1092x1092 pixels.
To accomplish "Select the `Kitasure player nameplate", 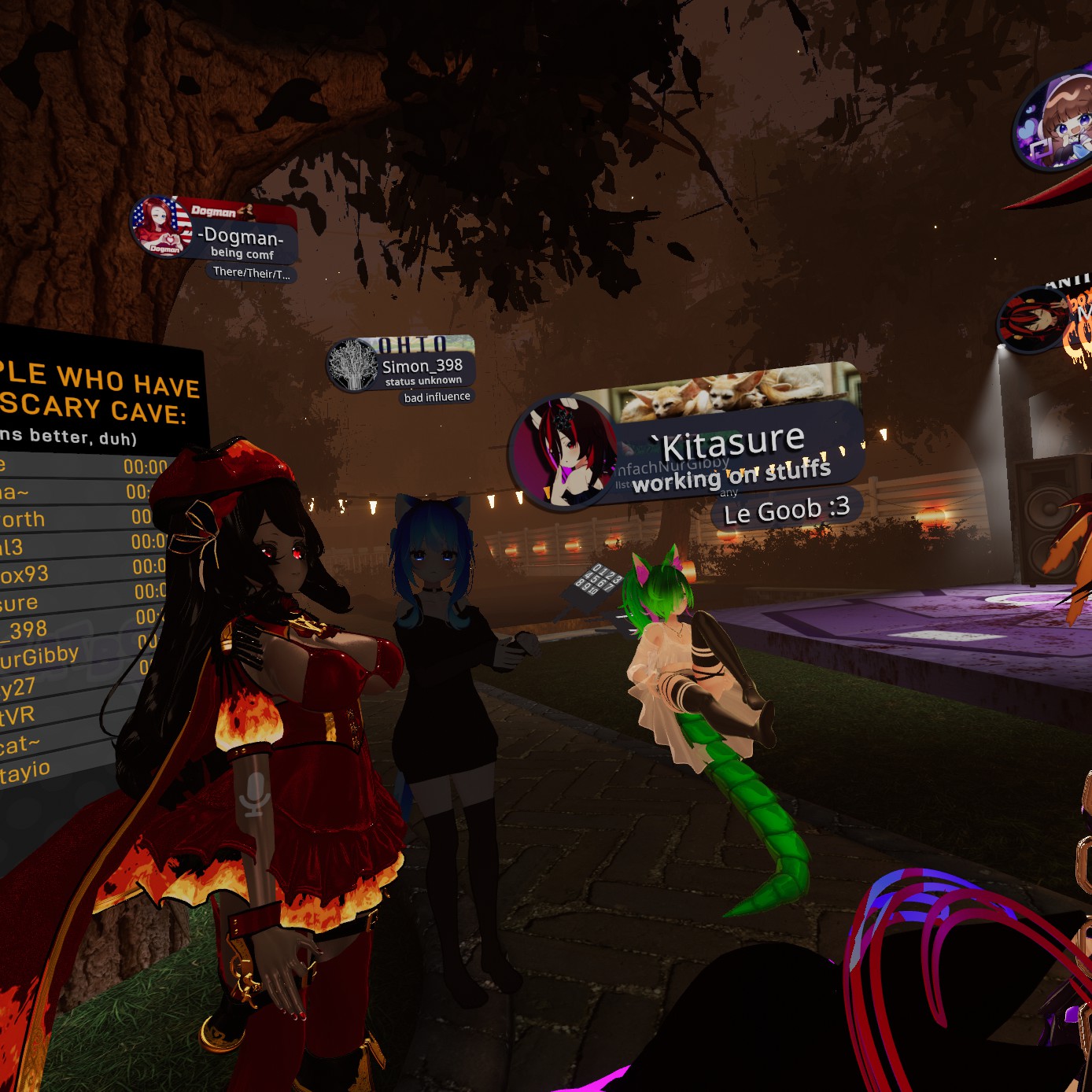I will pyautogui.click(x=733, y=445).
